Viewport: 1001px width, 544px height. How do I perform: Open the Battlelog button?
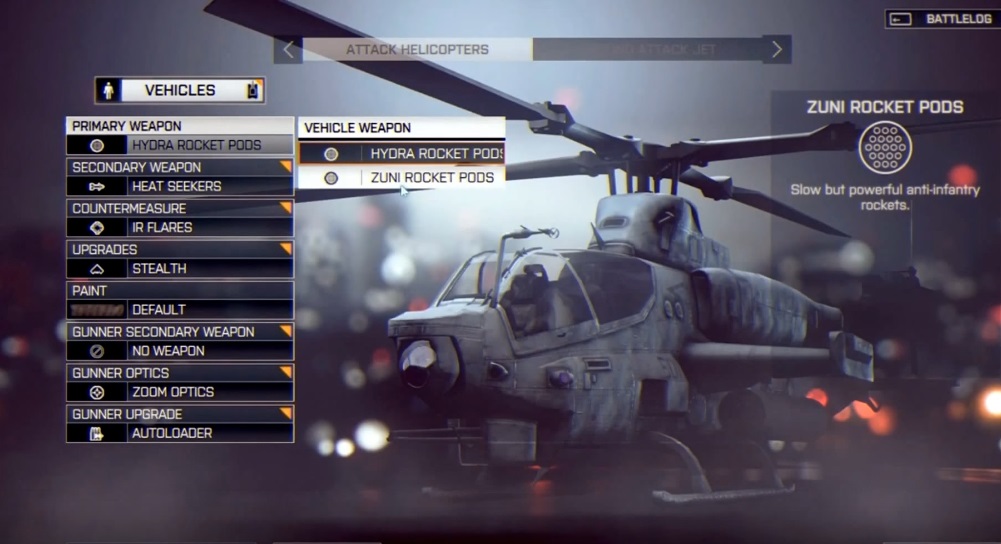pyautogui.click(x=941, y=19)
